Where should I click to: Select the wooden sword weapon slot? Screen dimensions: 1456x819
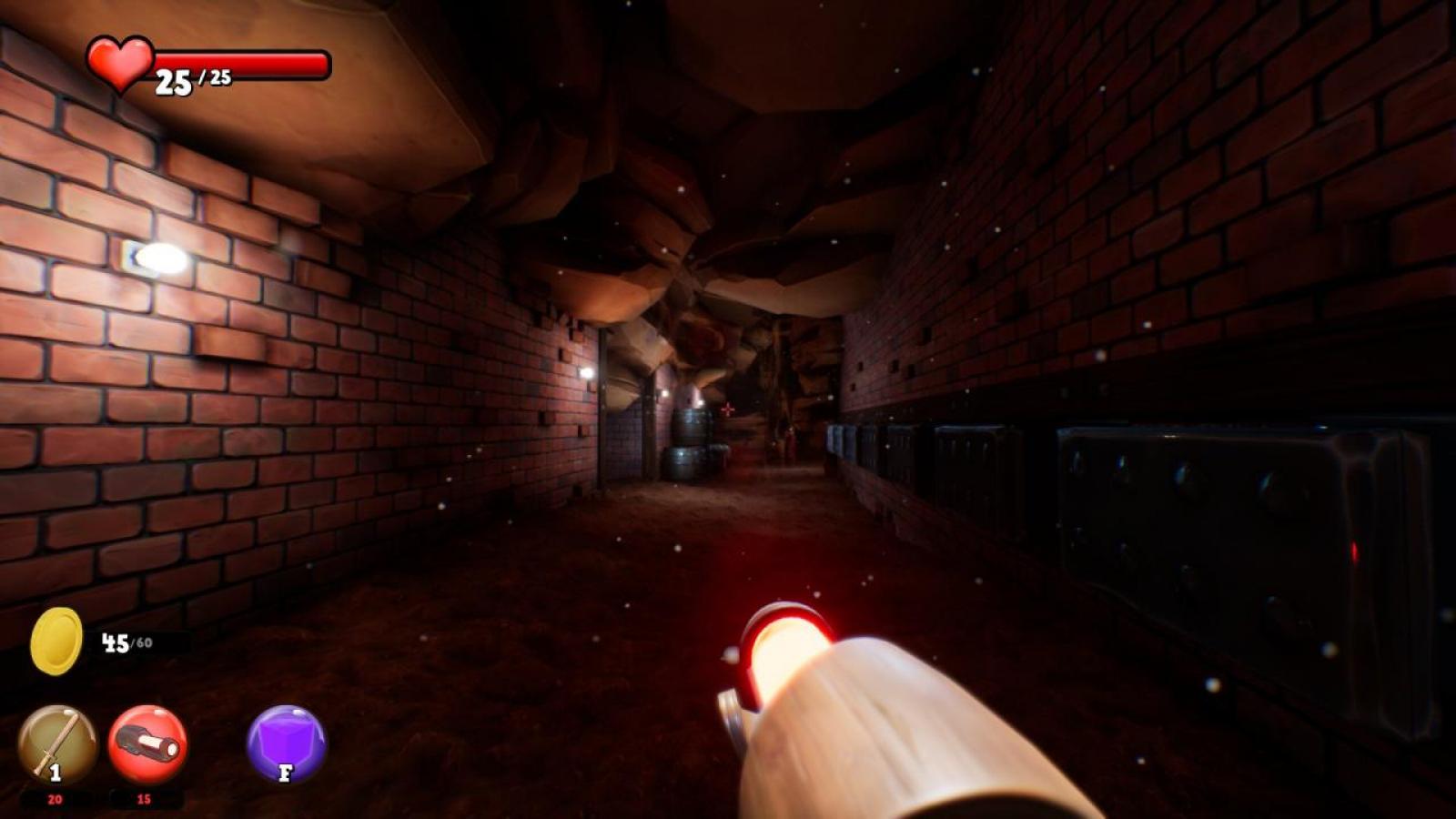[x=57, y=744]
